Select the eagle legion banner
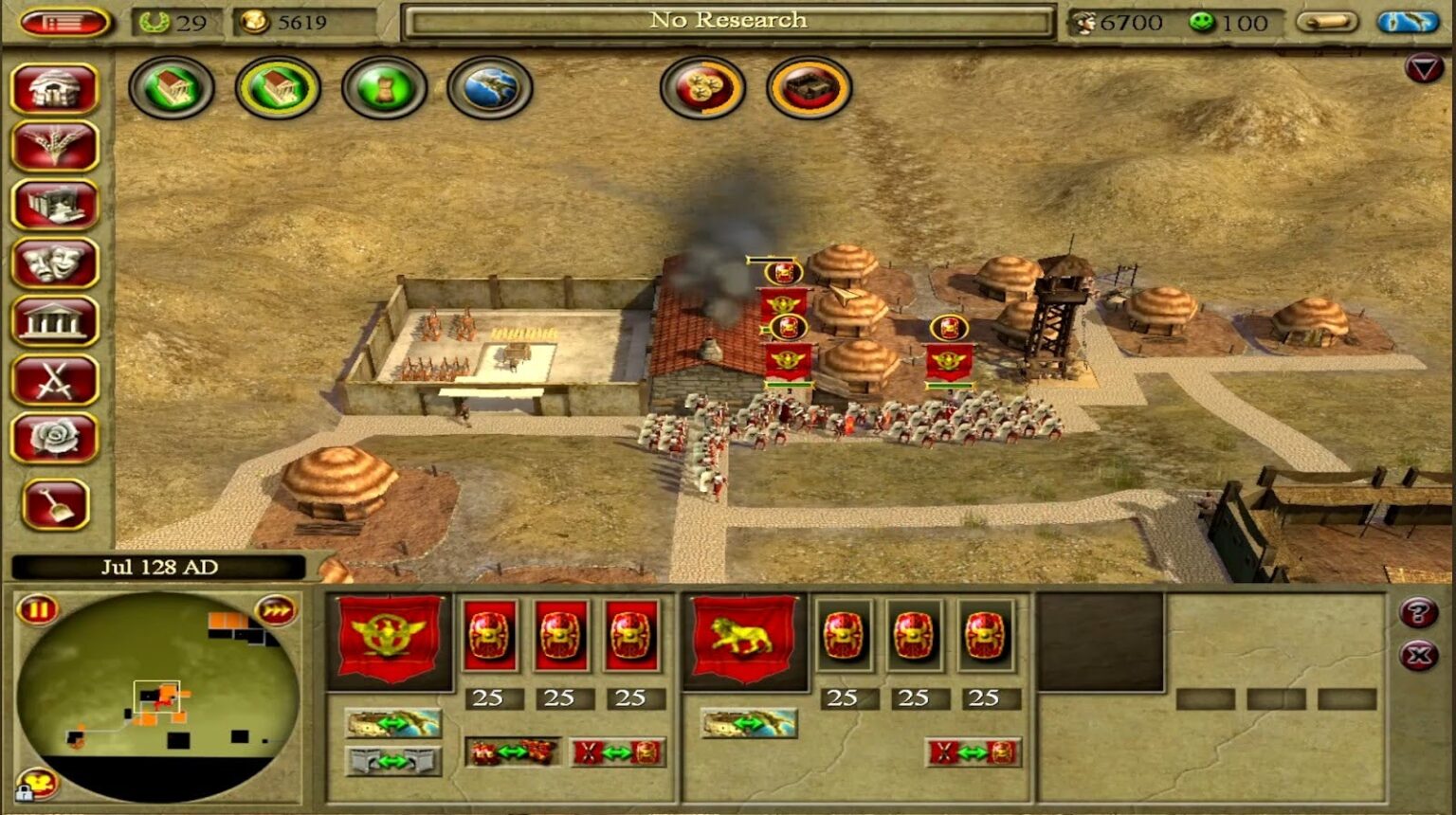Screen dimensions: 1456x815 pos(389,638)
